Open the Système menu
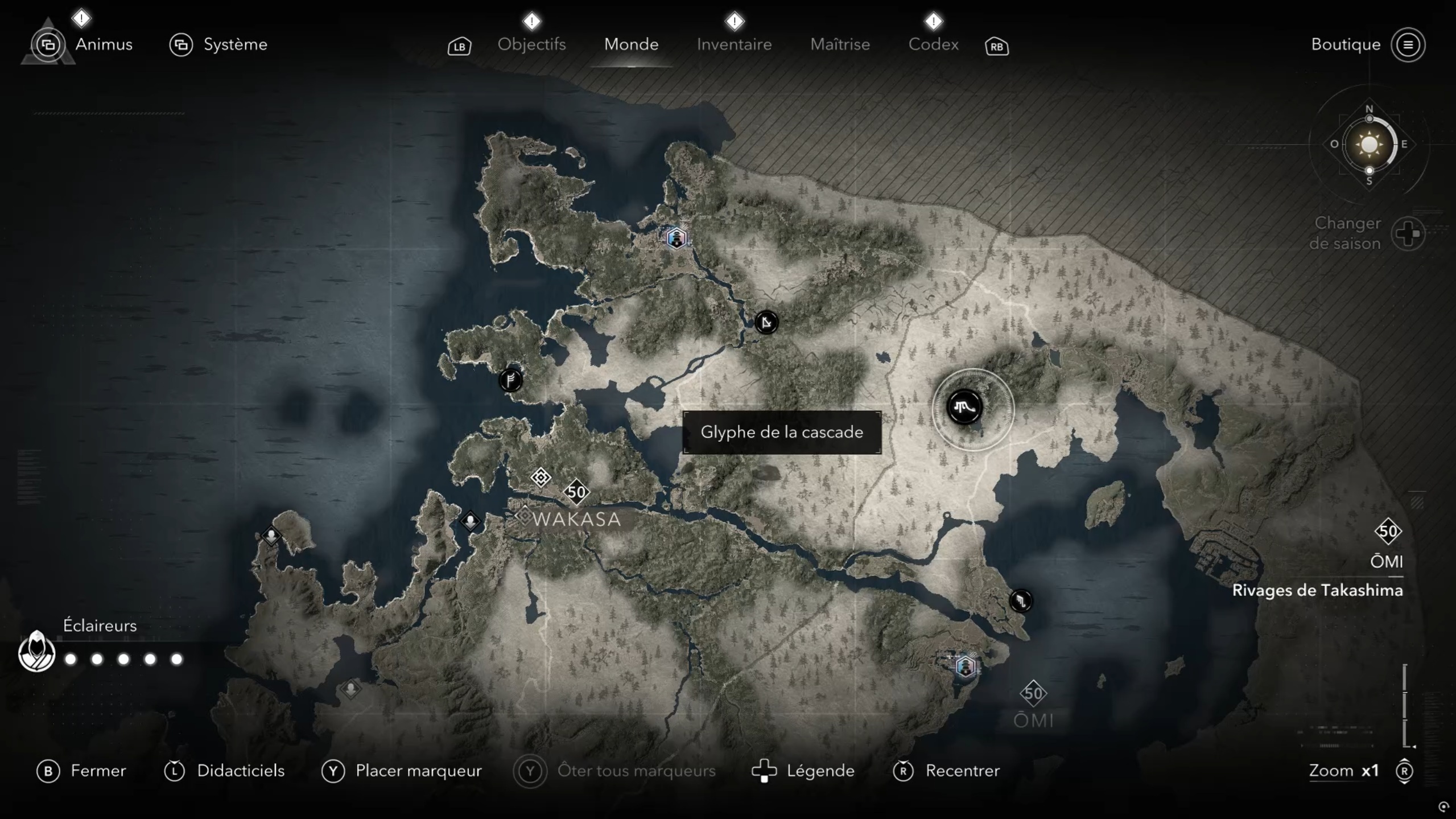The width and height of the screenshot is (1456, 819). pos(234,44)
